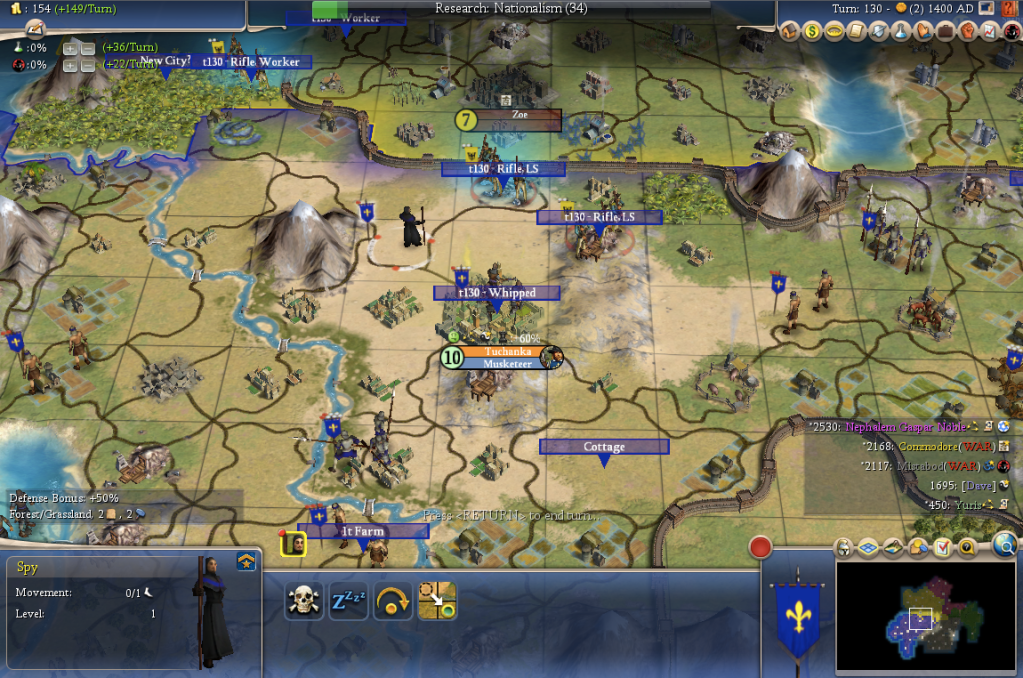The width and height of the screenshot is (1023, 678).
Task: Open the Technology Advisor flask icon
Action: 901,32
